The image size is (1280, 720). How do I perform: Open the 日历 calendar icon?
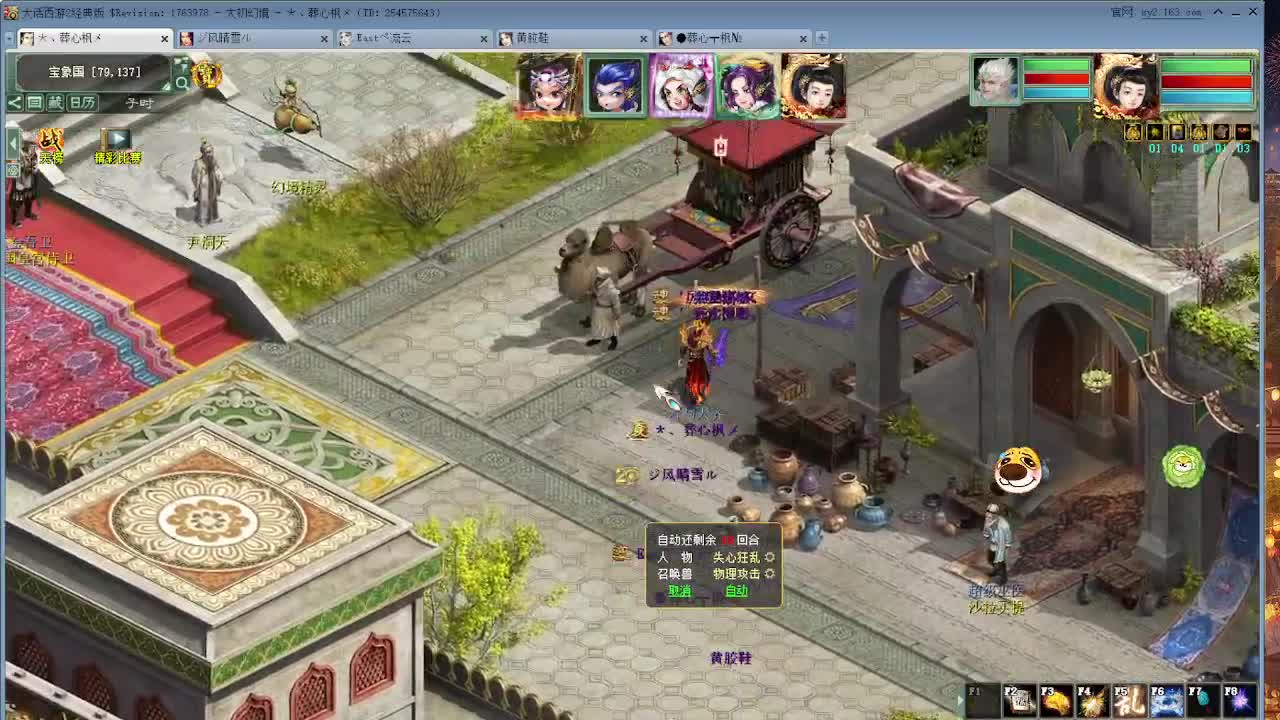[82, 102]
